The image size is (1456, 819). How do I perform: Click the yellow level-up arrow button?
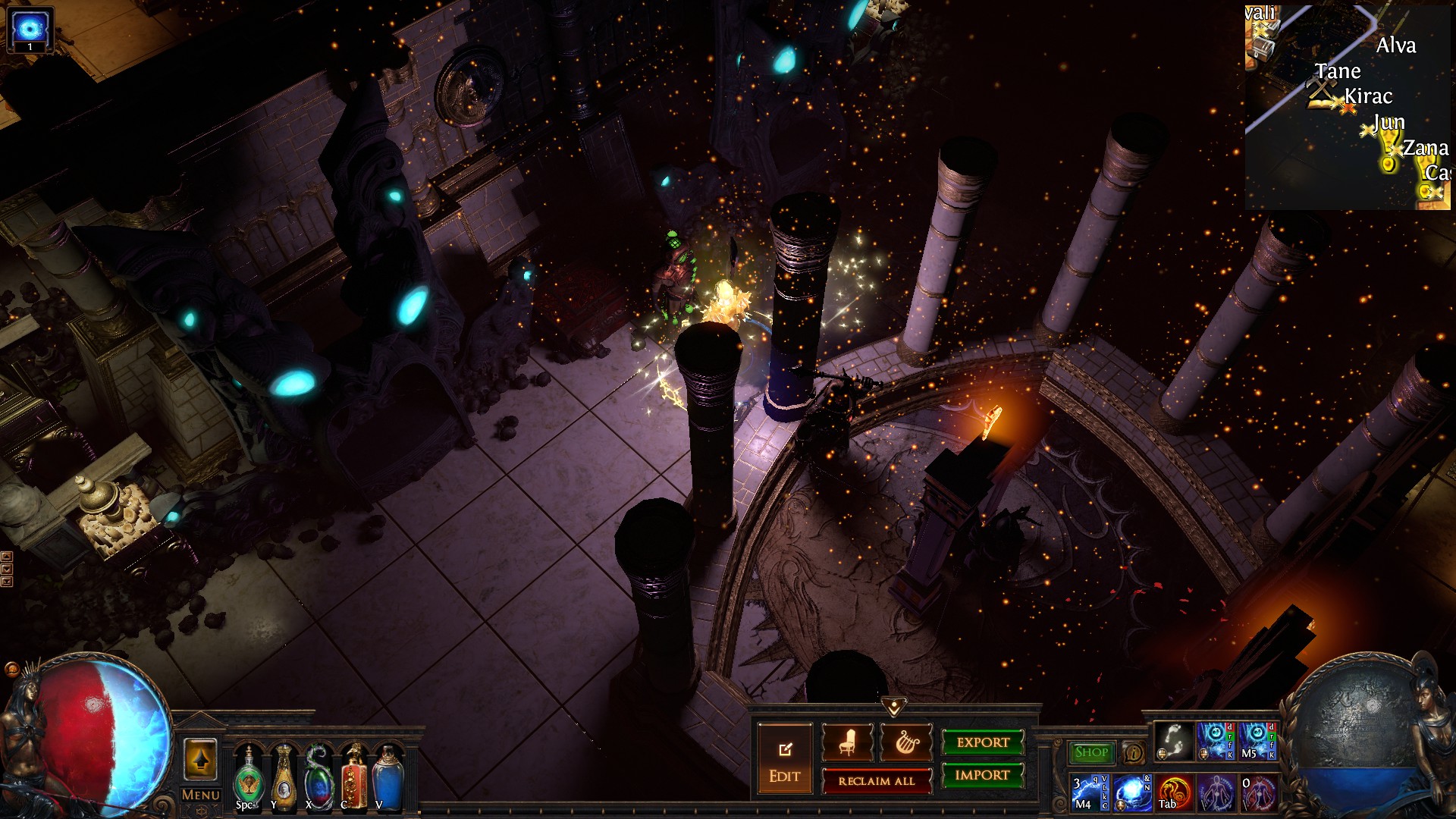tap(200, 760)
